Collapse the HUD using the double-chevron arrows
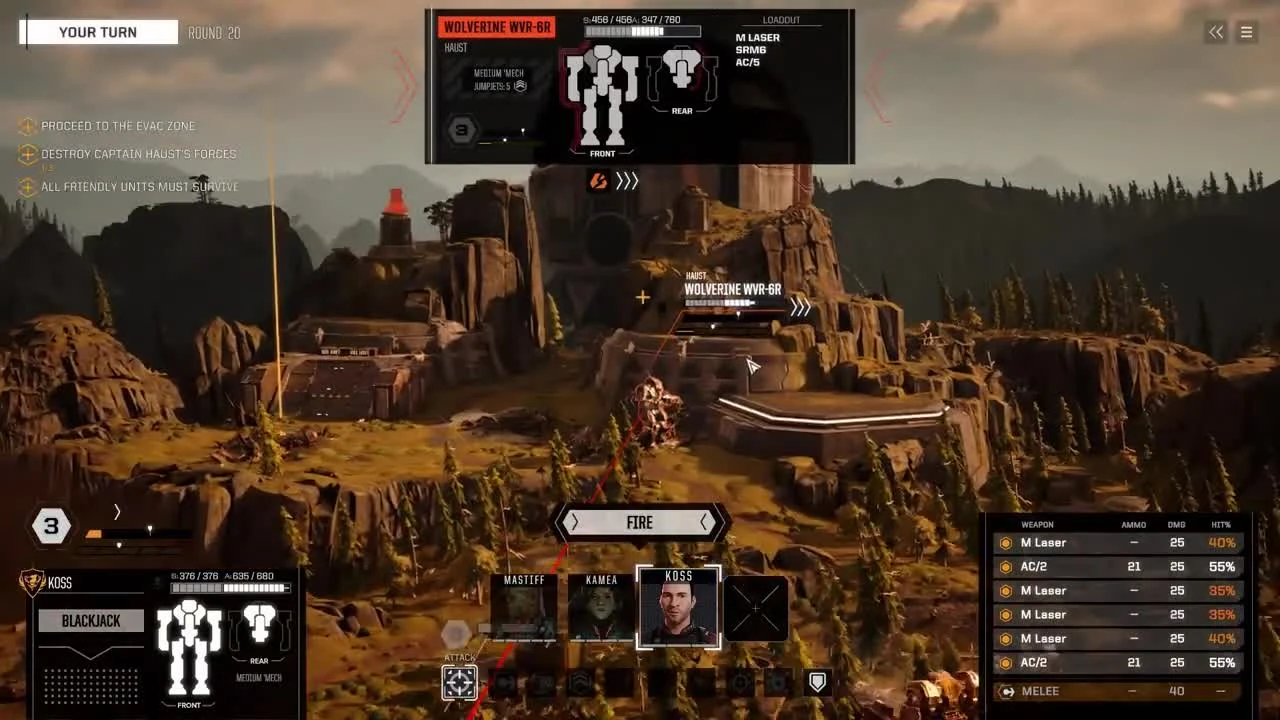The width and height of the screenshot is (1280, 720). [x=1215, y=32]
